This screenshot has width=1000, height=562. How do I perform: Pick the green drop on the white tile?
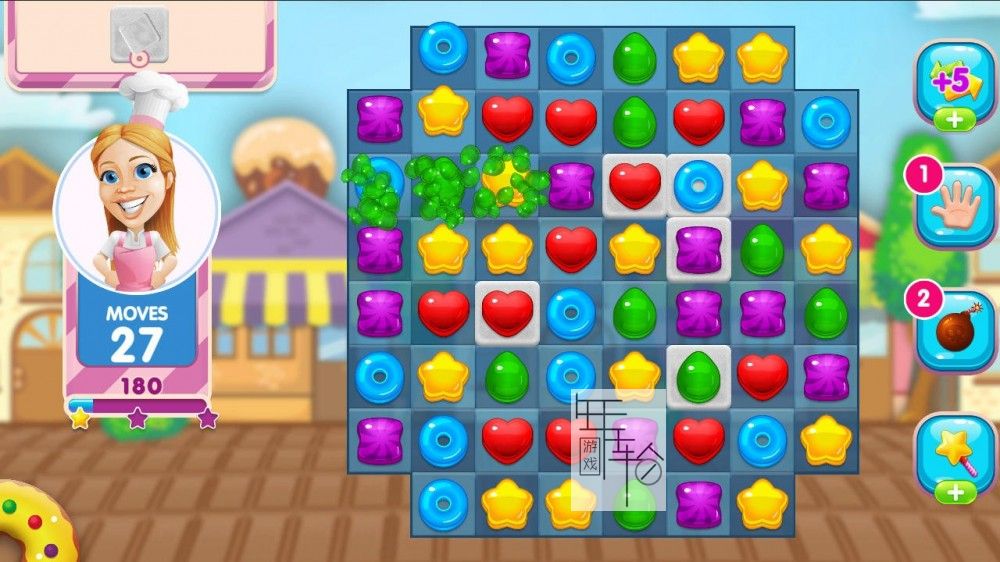click(699, 376)
